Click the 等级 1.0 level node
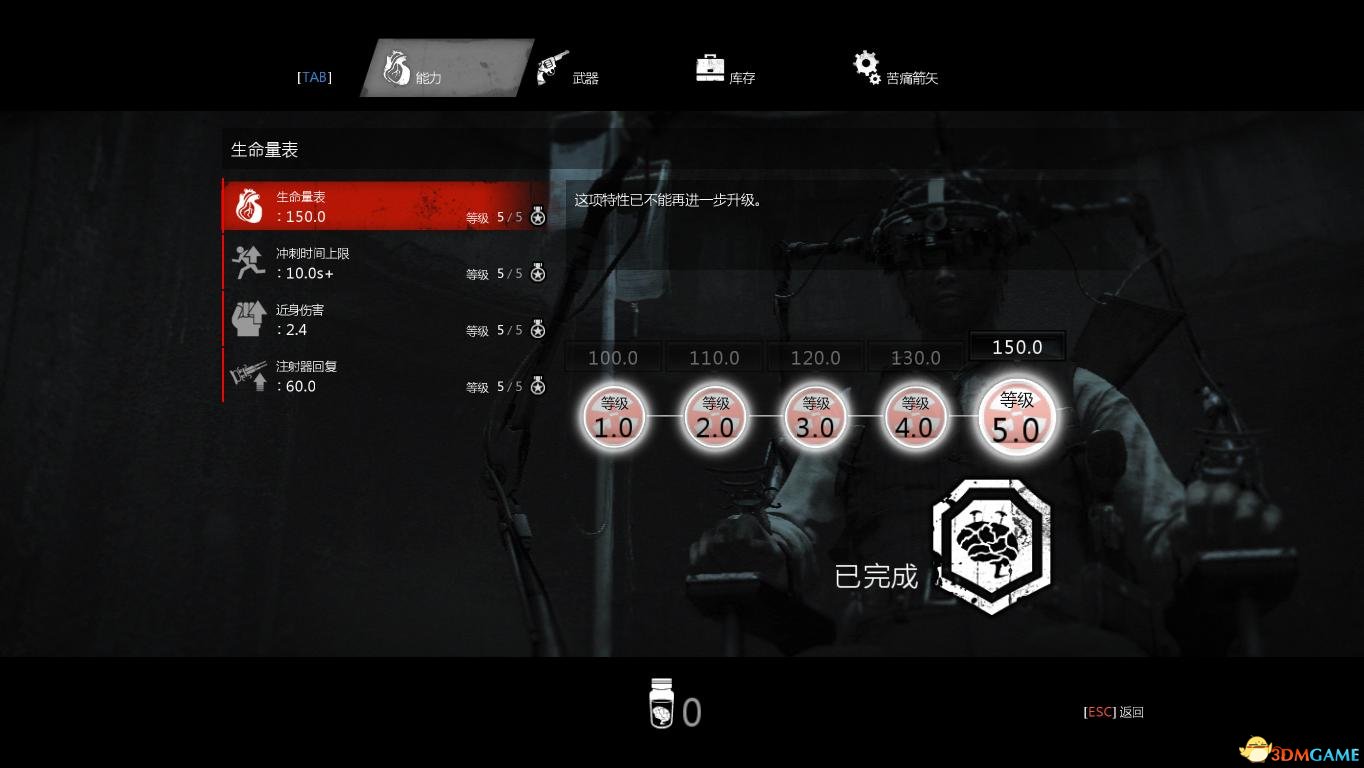 614,416
